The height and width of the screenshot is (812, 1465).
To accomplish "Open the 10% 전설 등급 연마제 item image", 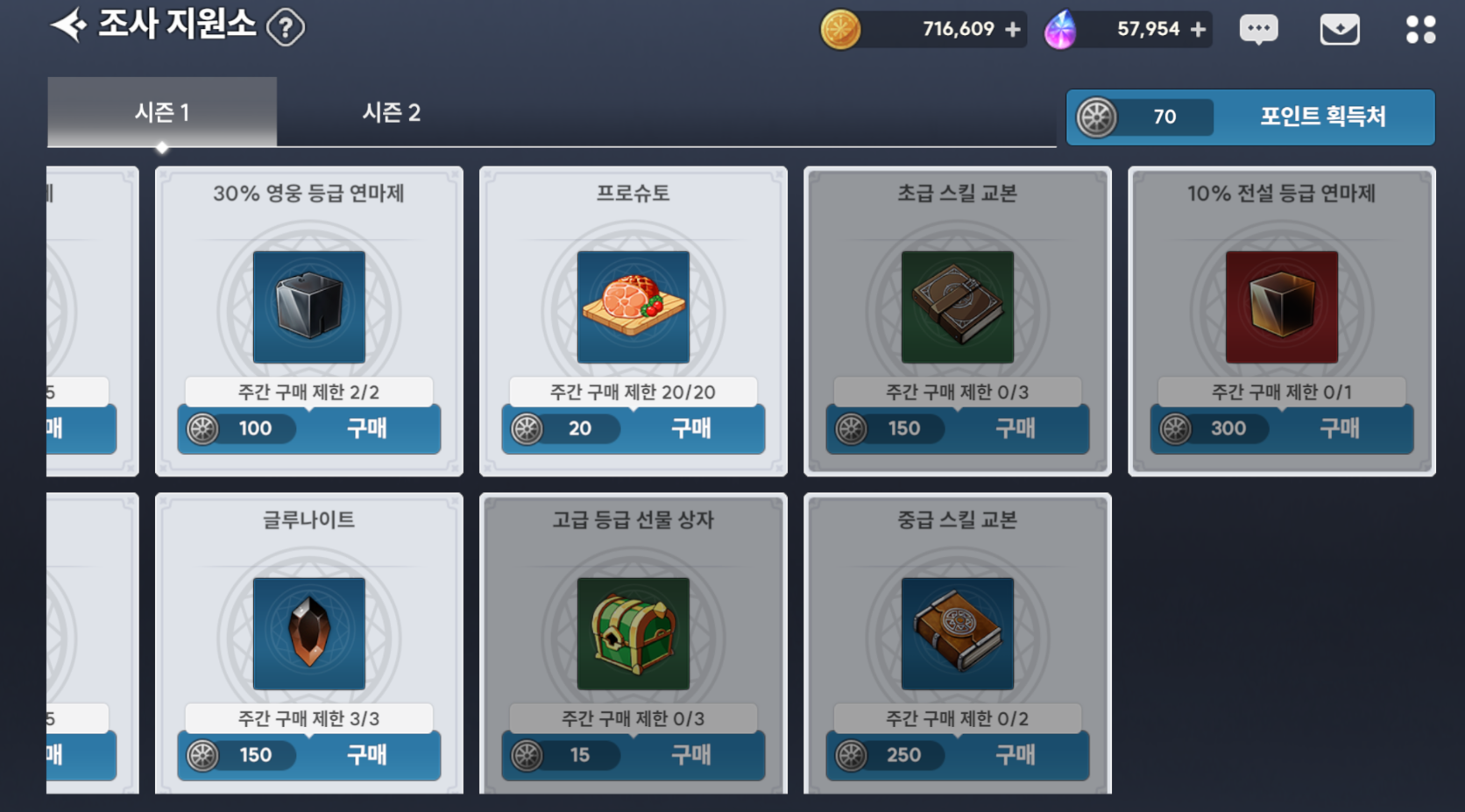I will coord(1280,307).
